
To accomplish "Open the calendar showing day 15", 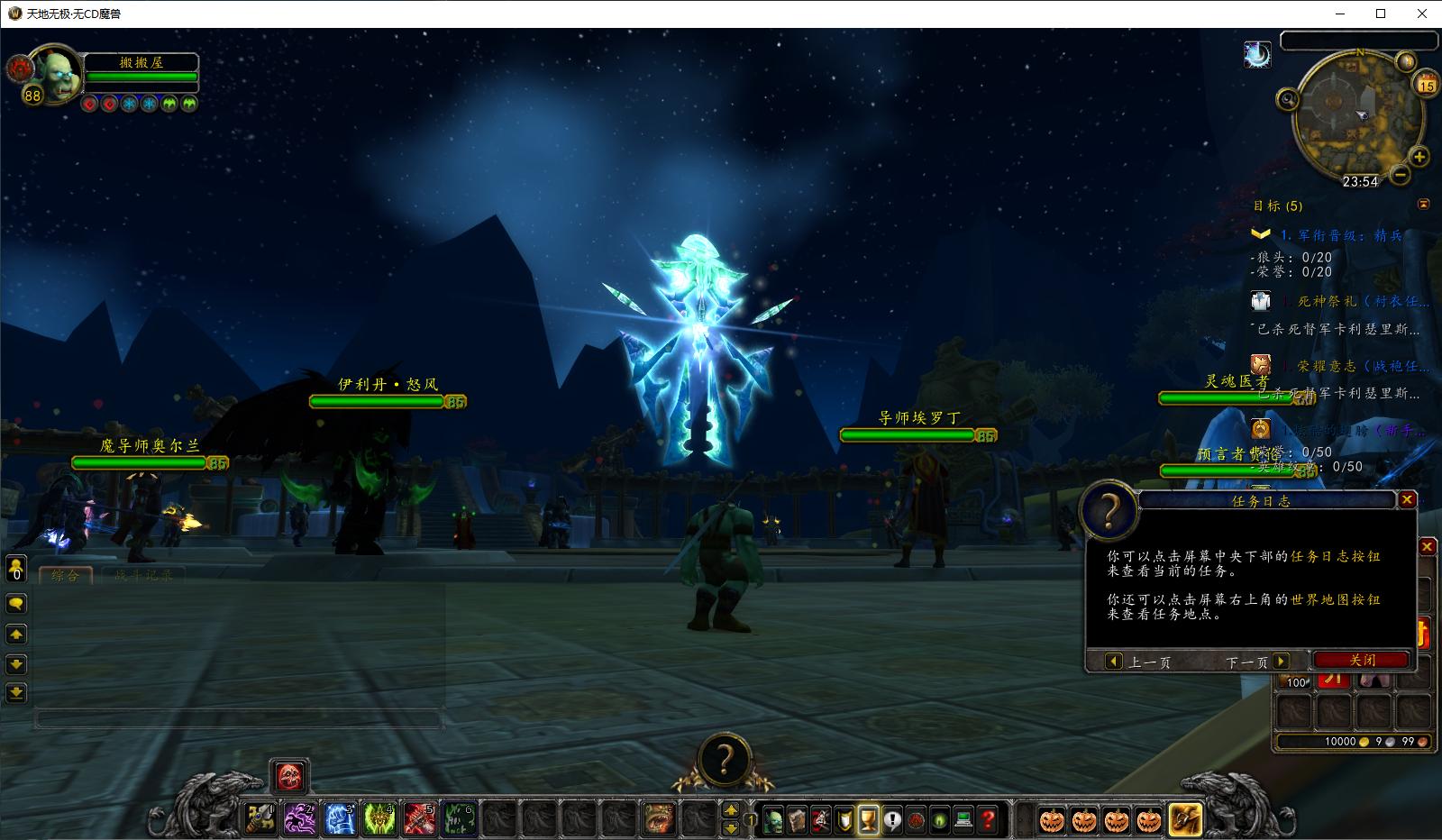I will point(1426,85).
